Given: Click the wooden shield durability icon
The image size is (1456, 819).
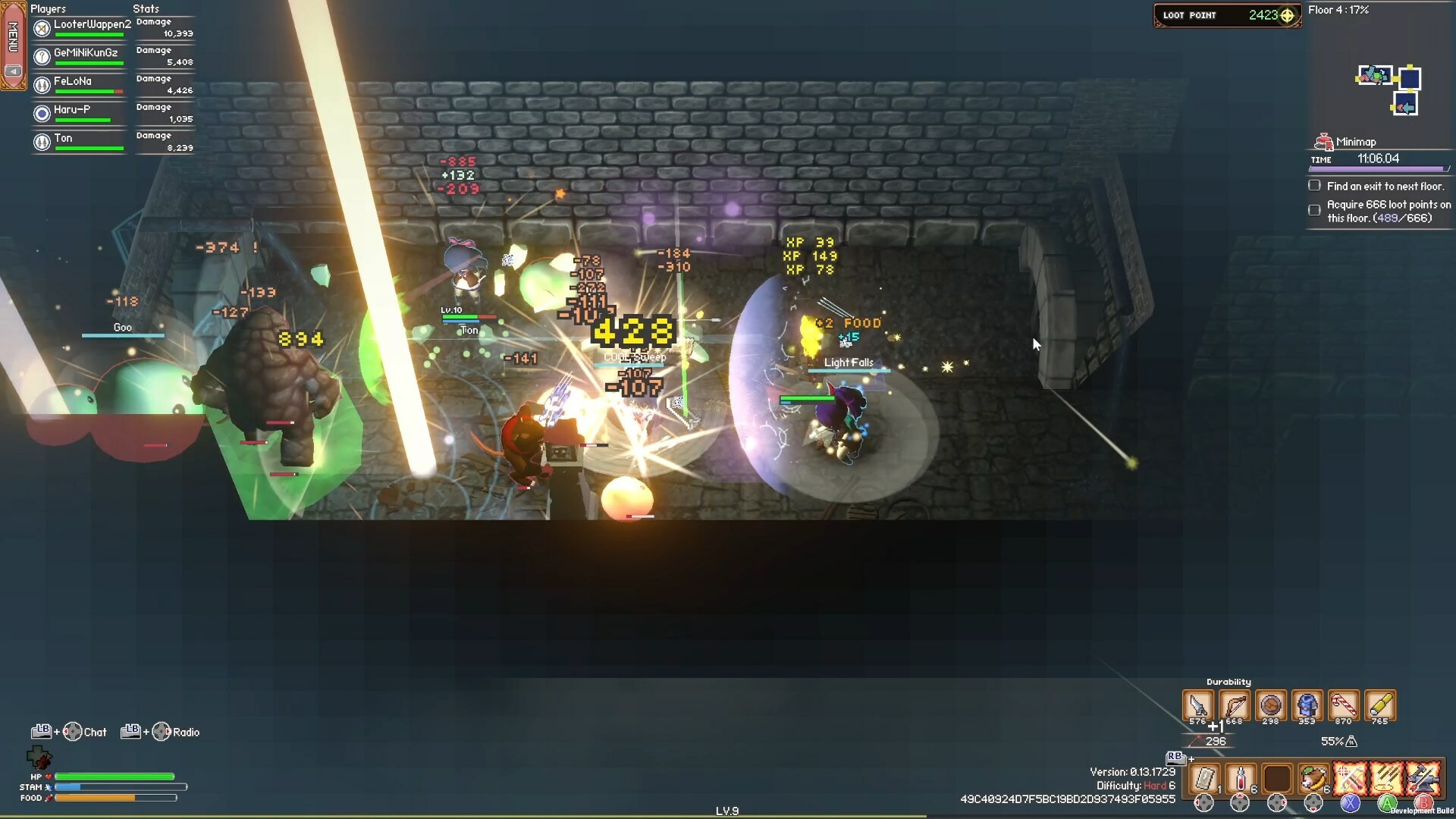Looking at the screenshot, I should coord(1269,705).
